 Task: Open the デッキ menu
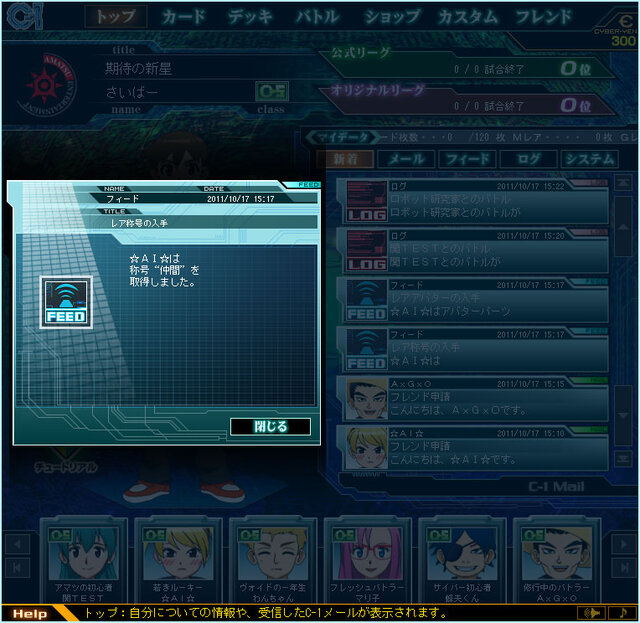coord(250,17)
